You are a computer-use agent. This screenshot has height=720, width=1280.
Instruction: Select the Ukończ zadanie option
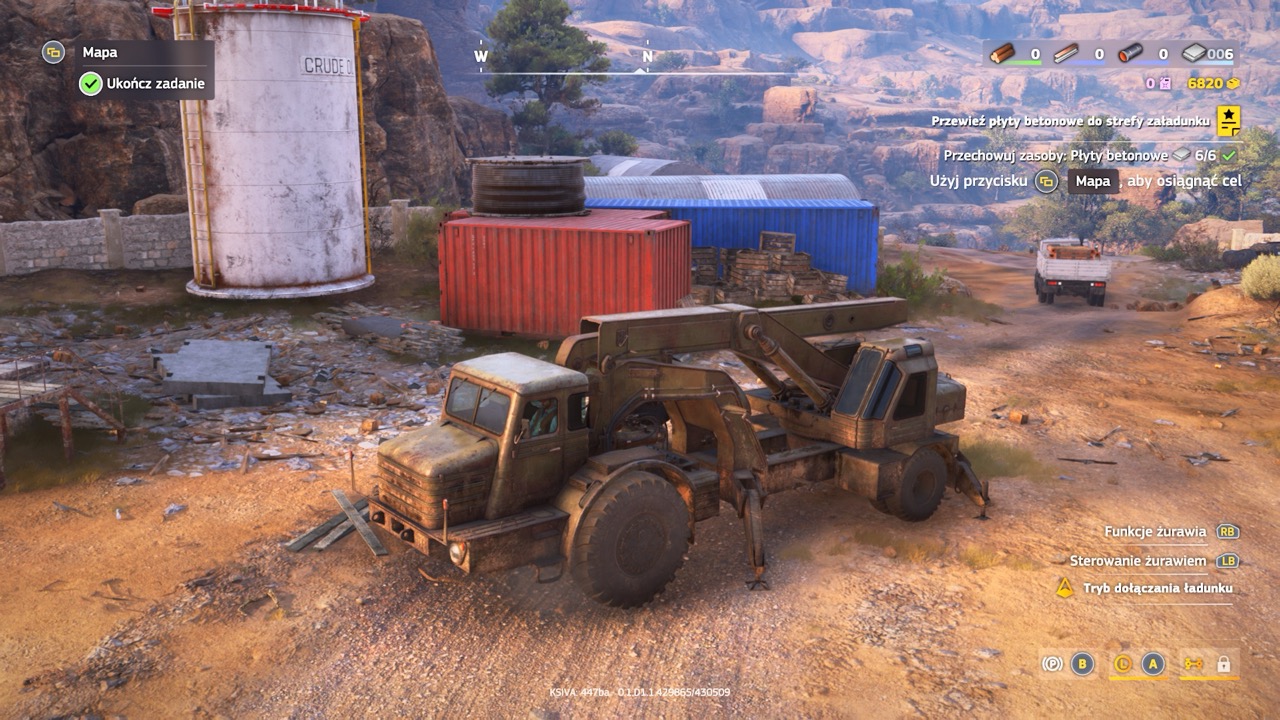coord(155,84)
